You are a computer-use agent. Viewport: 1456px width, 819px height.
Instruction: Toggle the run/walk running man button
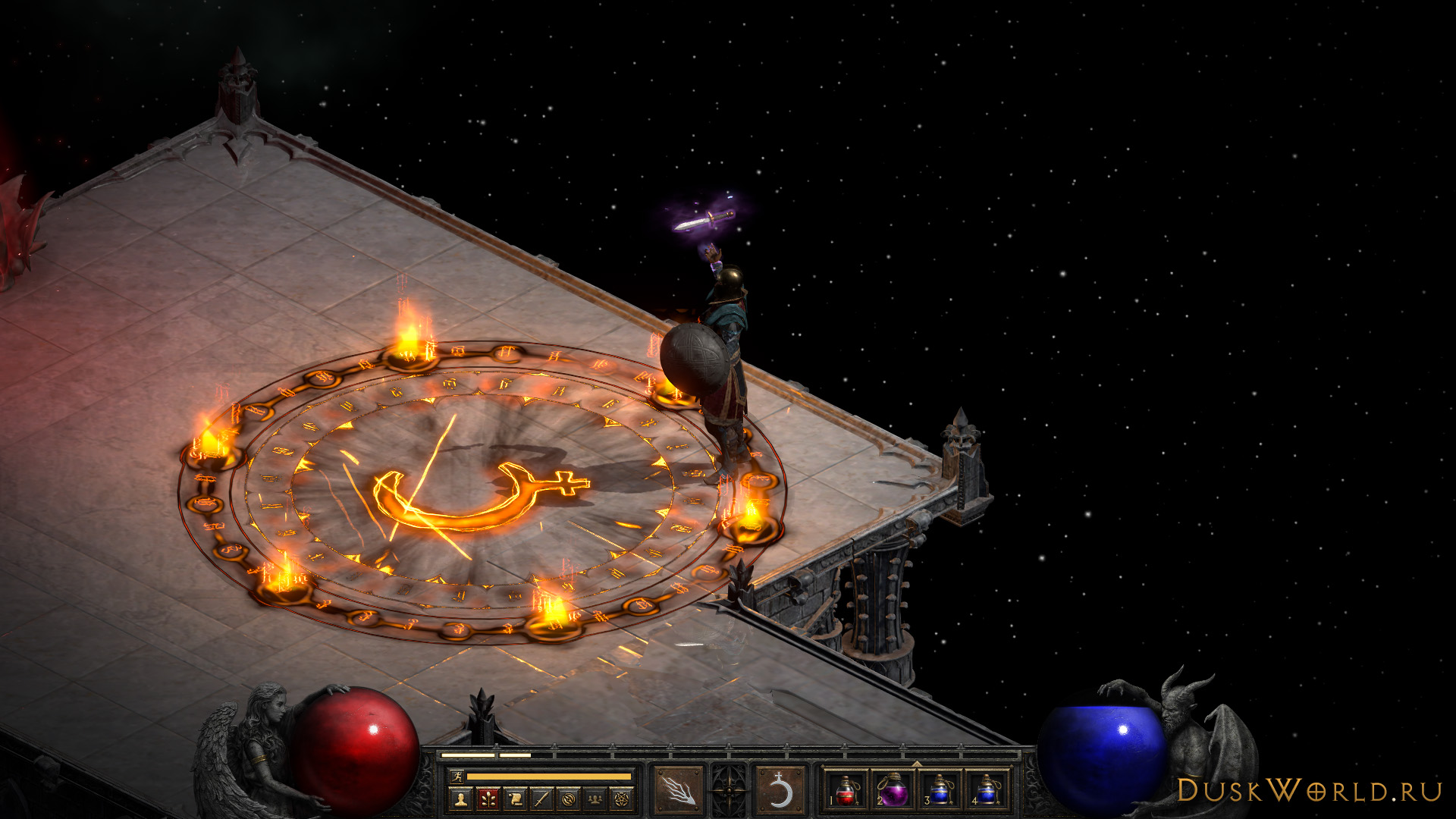click(x=457, y=777)
